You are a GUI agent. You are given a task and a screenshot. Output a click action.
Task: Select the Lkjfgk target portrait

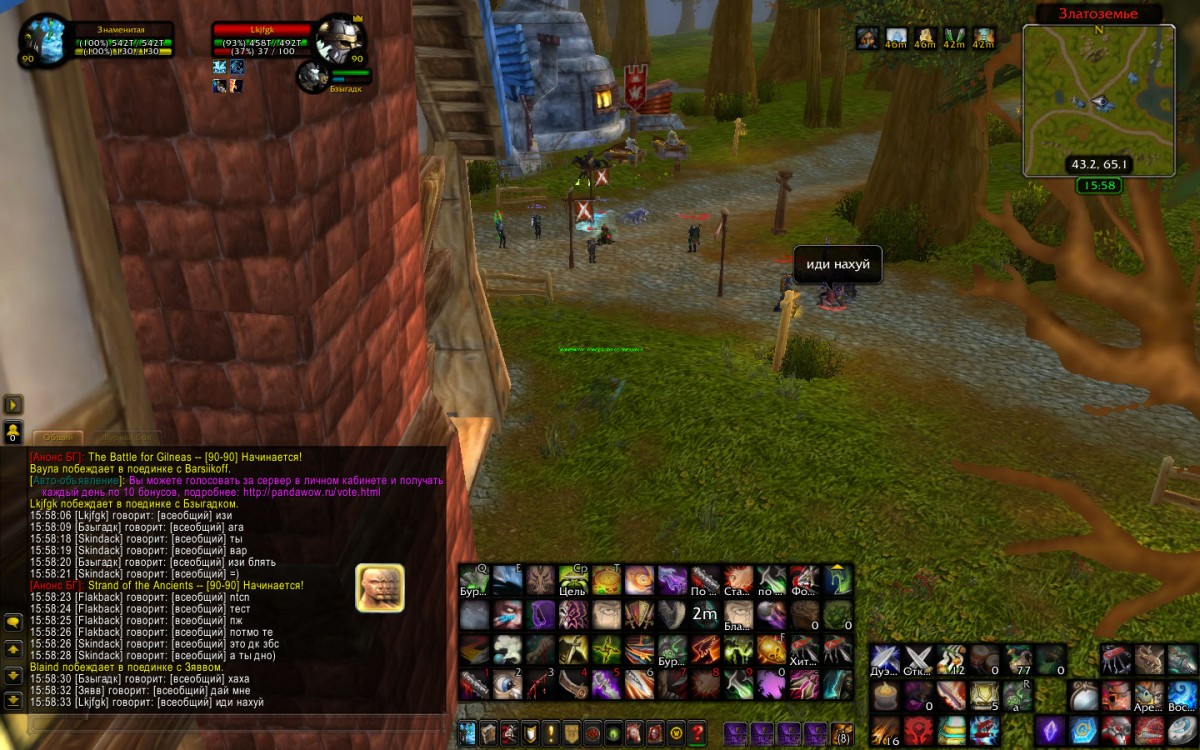338,40
